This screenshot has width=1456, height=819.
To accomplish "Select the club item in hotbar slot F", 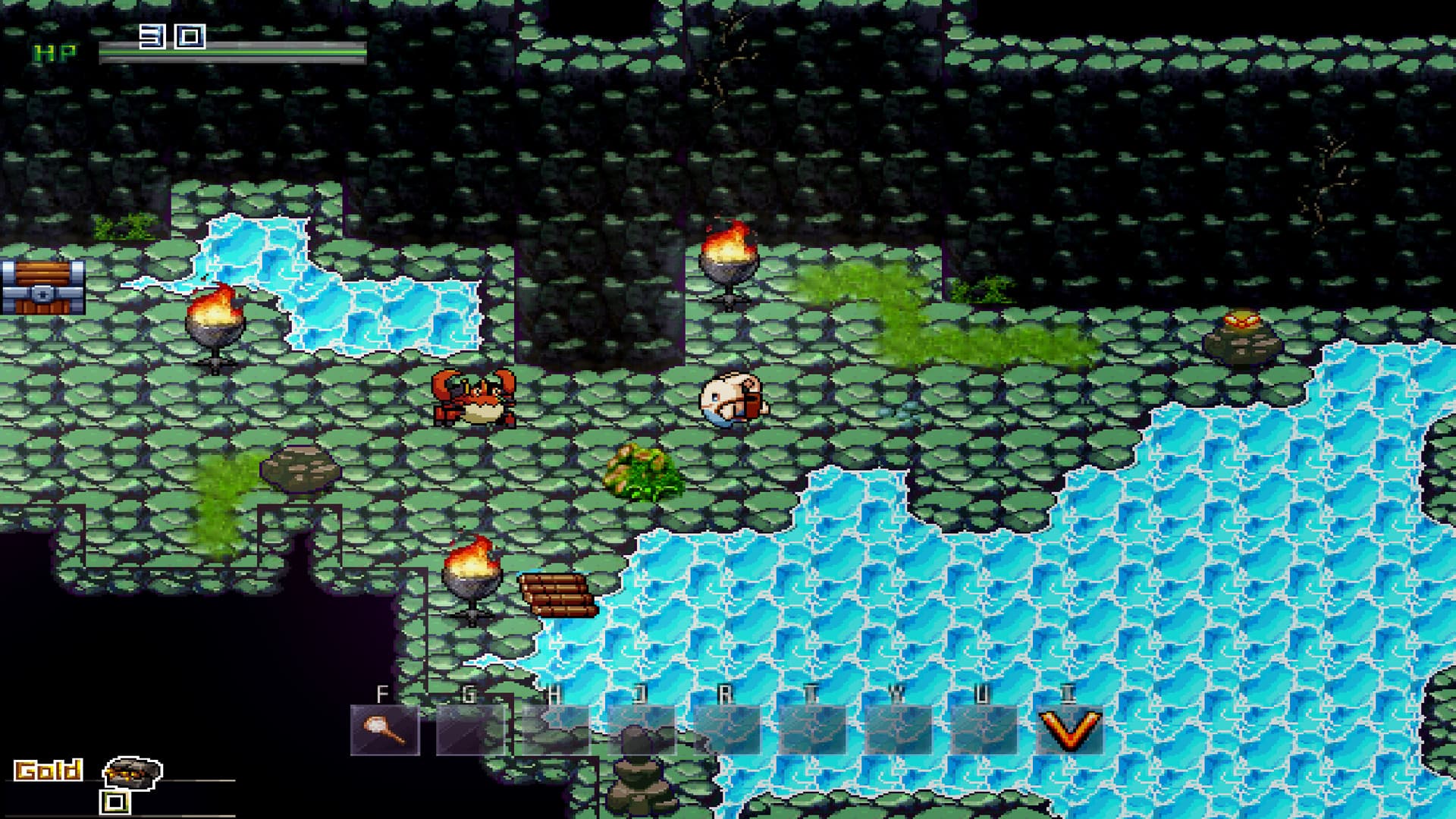I will (386, 728).
